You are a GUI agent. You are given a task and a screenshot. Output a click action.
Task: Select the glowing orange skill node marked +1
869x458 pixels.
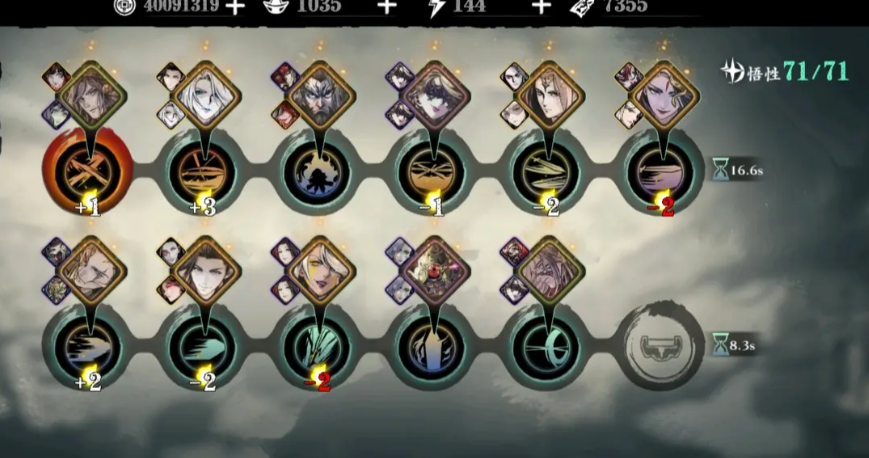(86, 168)
